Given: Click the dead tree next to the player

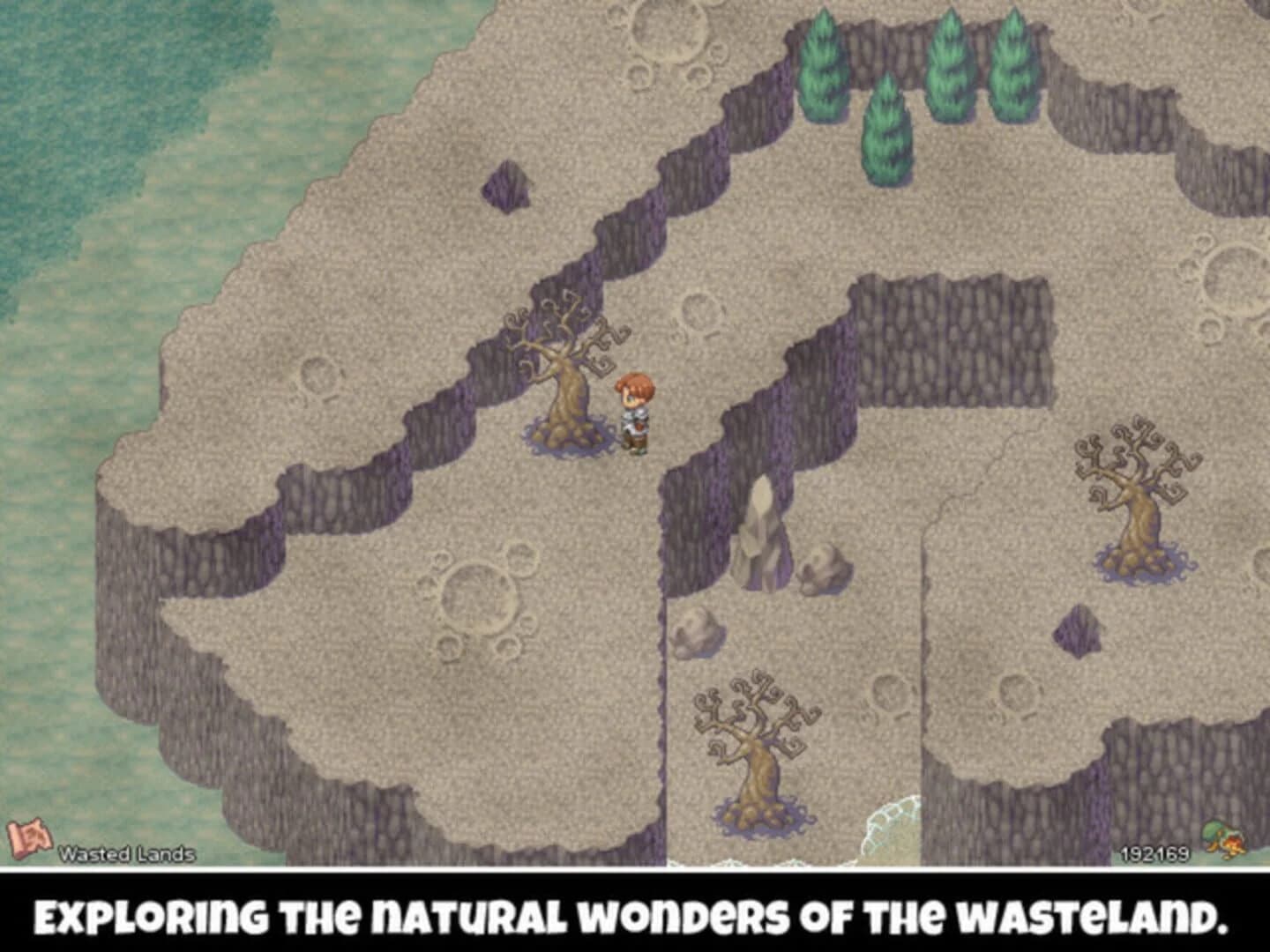Looking at the screenshot, I should [564, 379].
